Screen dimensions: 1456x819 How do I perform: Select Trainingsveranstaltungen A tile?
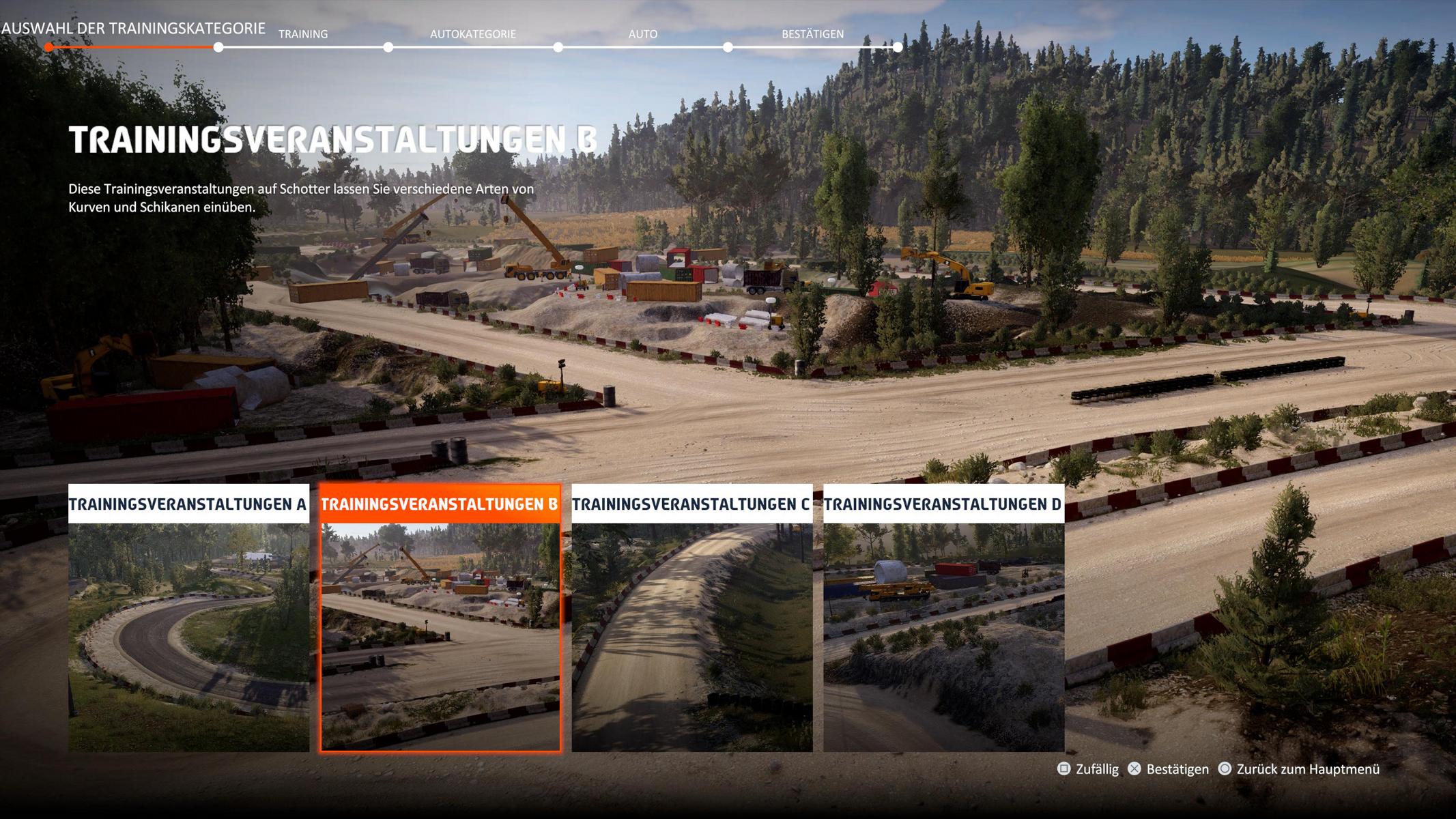[188, 618]
